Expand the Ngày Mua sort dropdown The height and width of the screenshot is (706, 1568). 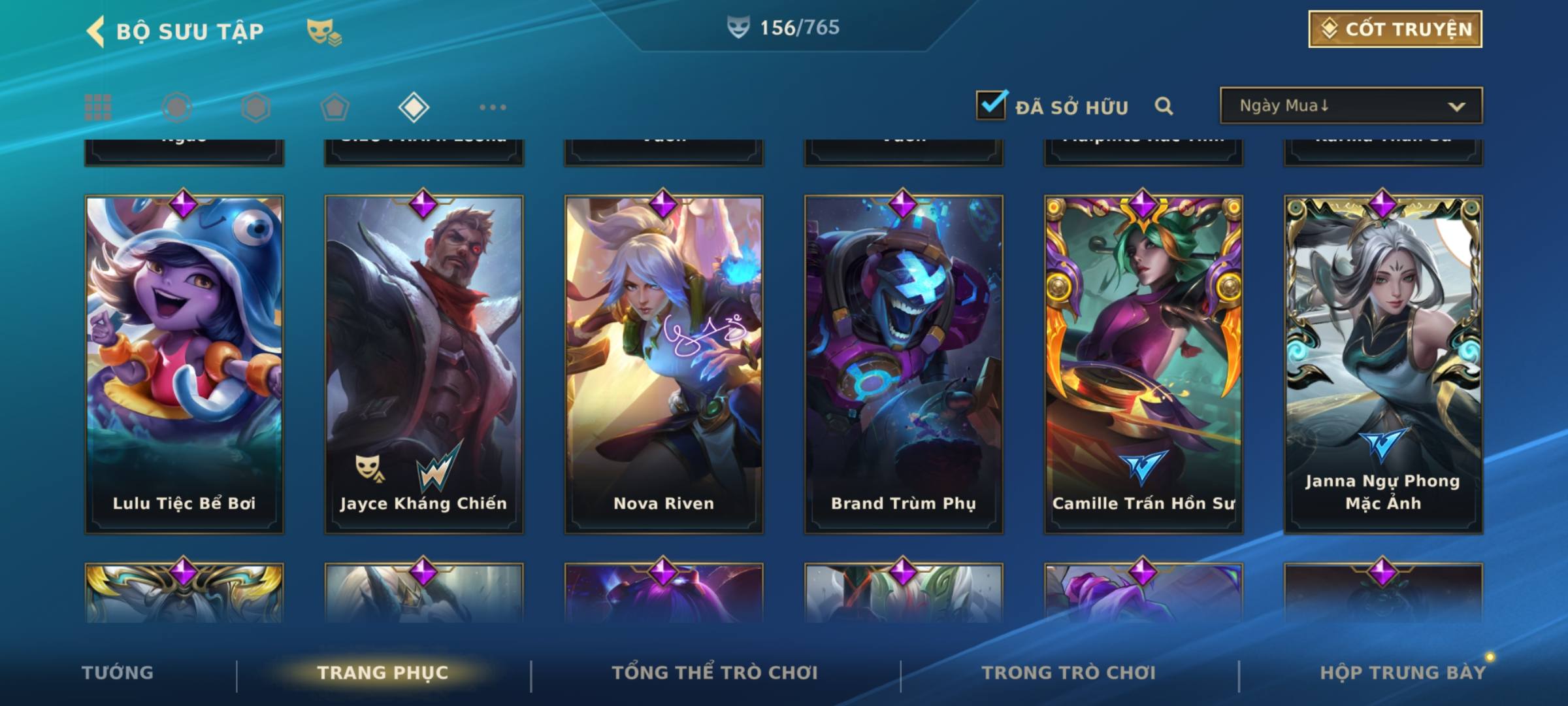click(1351, 106)
